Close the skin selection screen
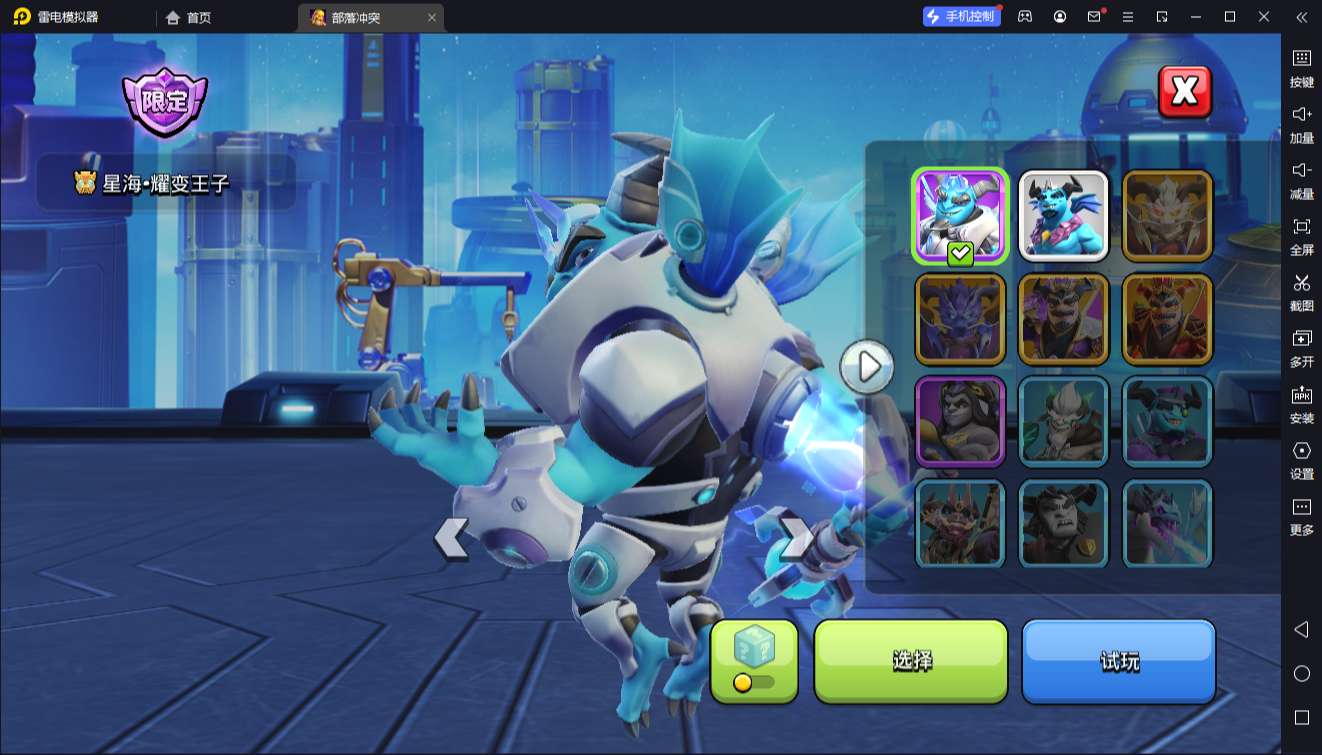 [1184, 92]
